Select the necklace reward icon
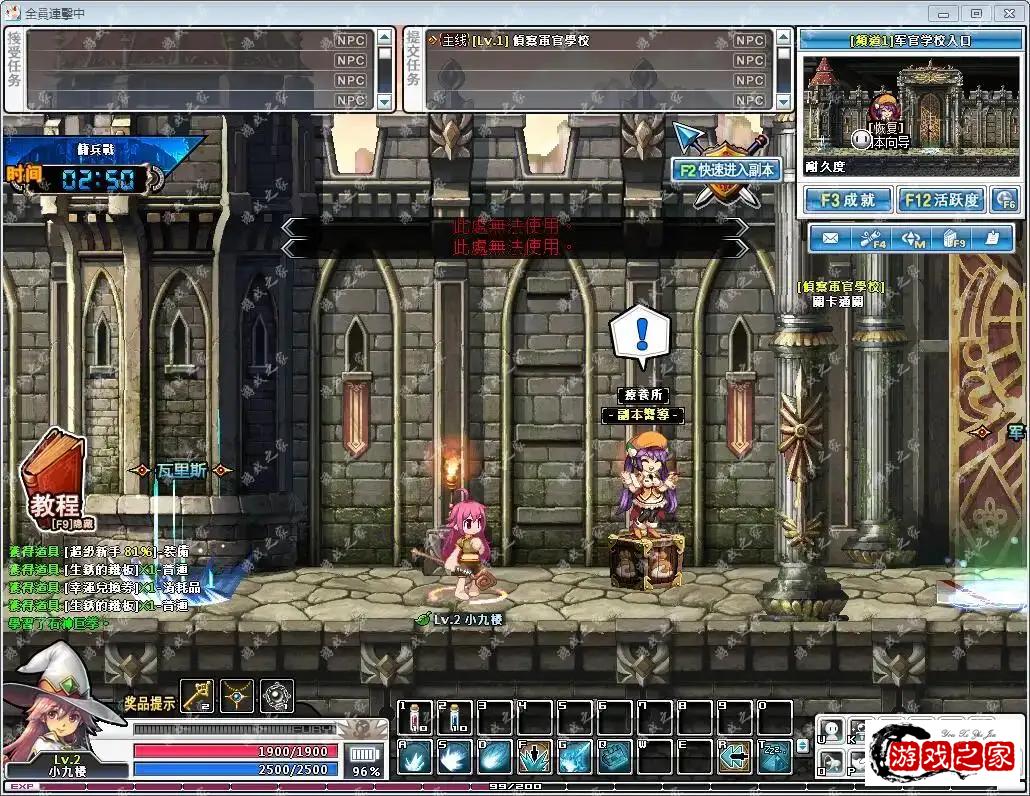Viewport: 1030px width, 796px height. click(237, 696)
